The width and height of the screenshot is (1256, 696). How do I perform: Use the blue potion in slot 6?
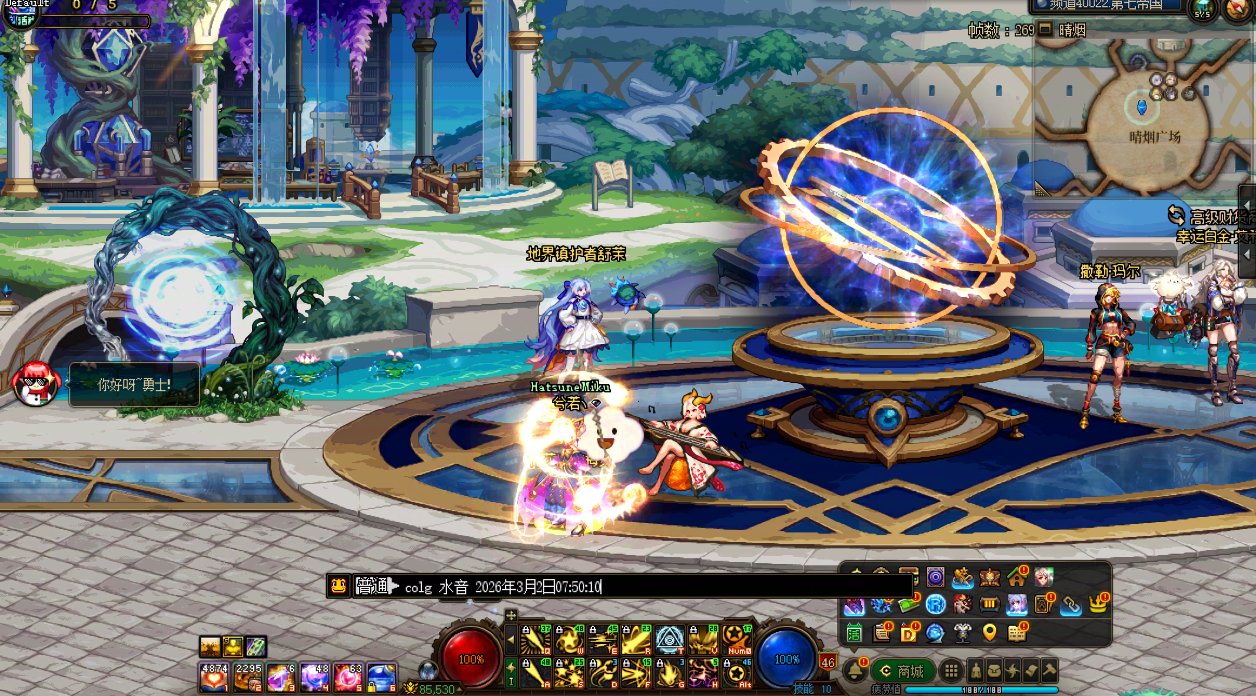coord(380,677)
